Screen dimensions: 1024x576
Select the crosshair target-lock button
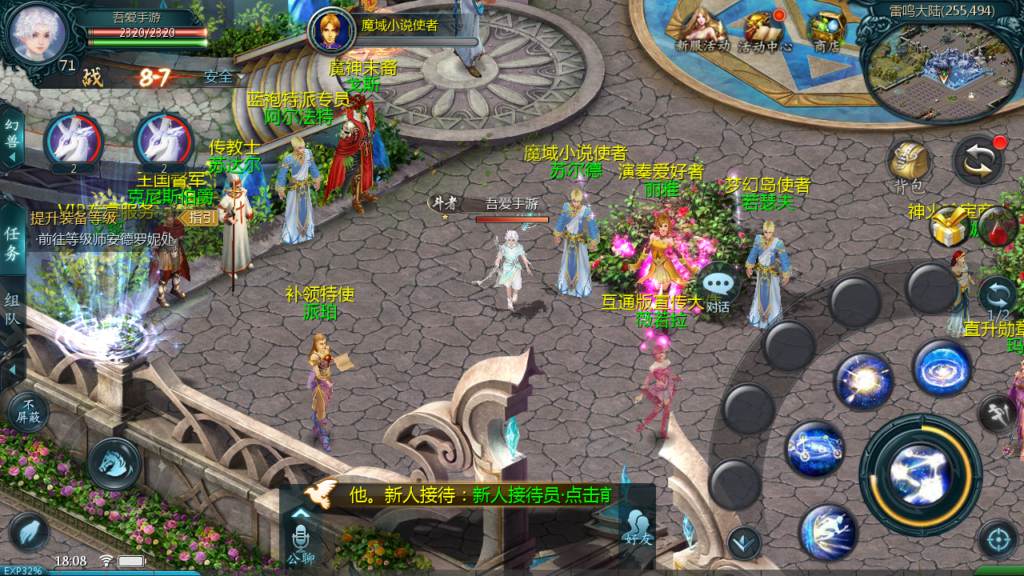click(997, 539)
